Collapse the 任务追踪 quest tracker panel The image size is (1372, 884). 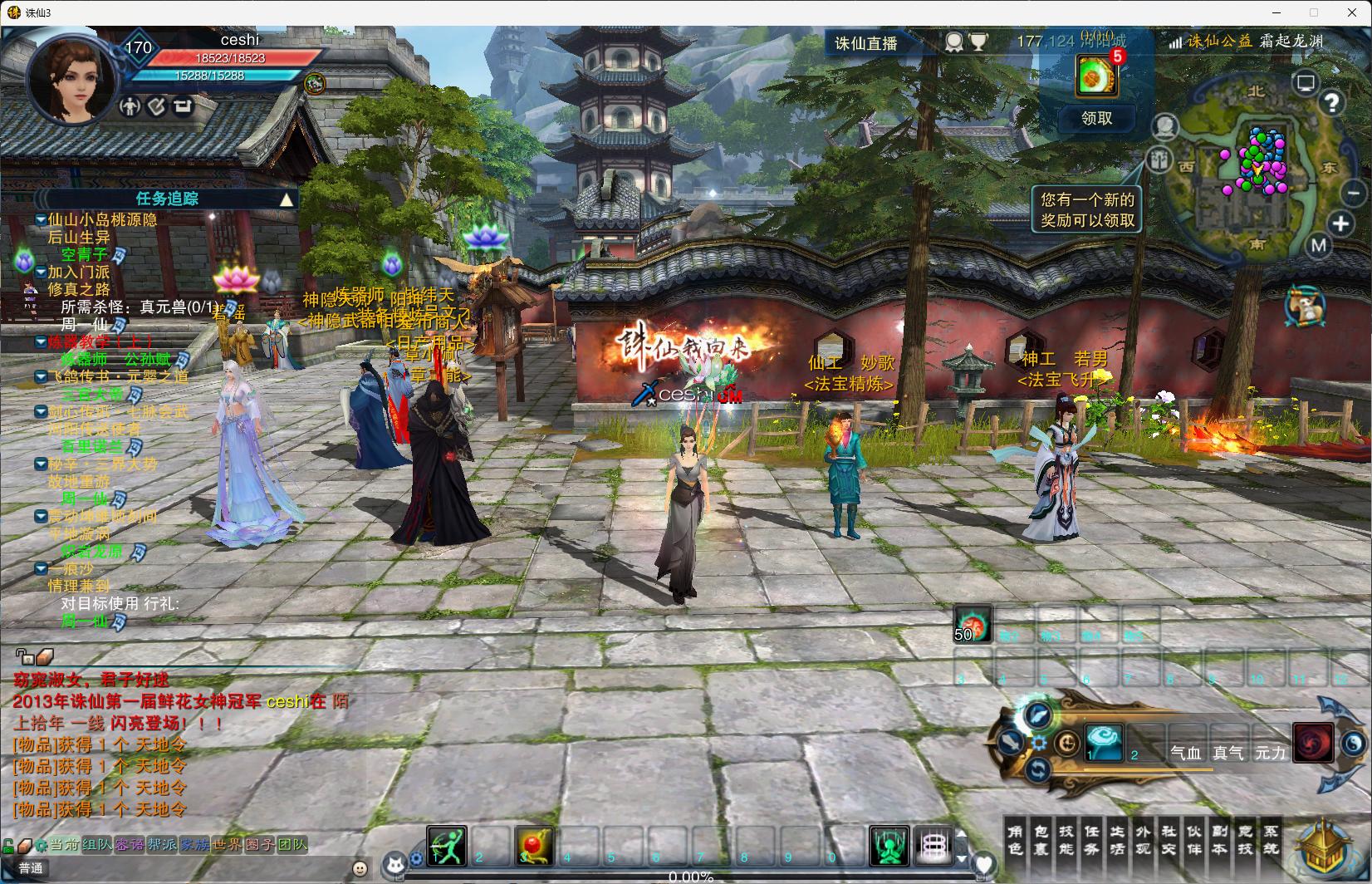click(287, 199)
